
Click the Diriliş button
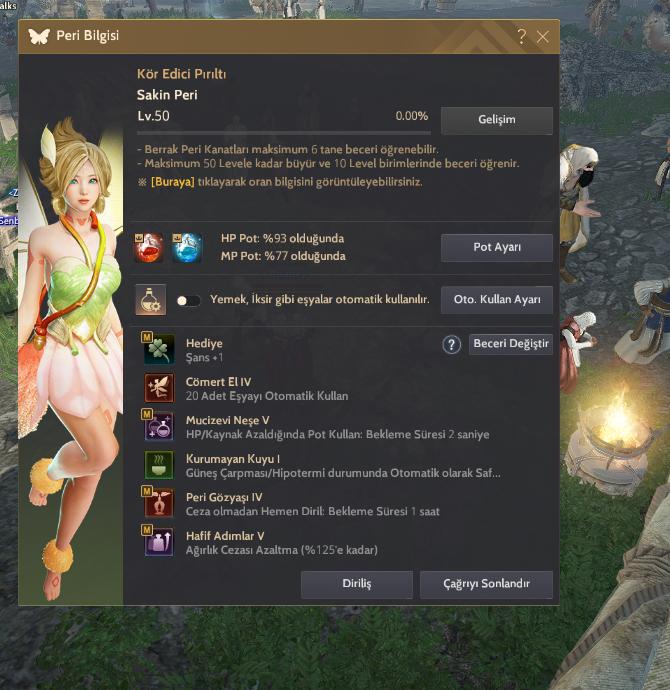pos(356,584)
